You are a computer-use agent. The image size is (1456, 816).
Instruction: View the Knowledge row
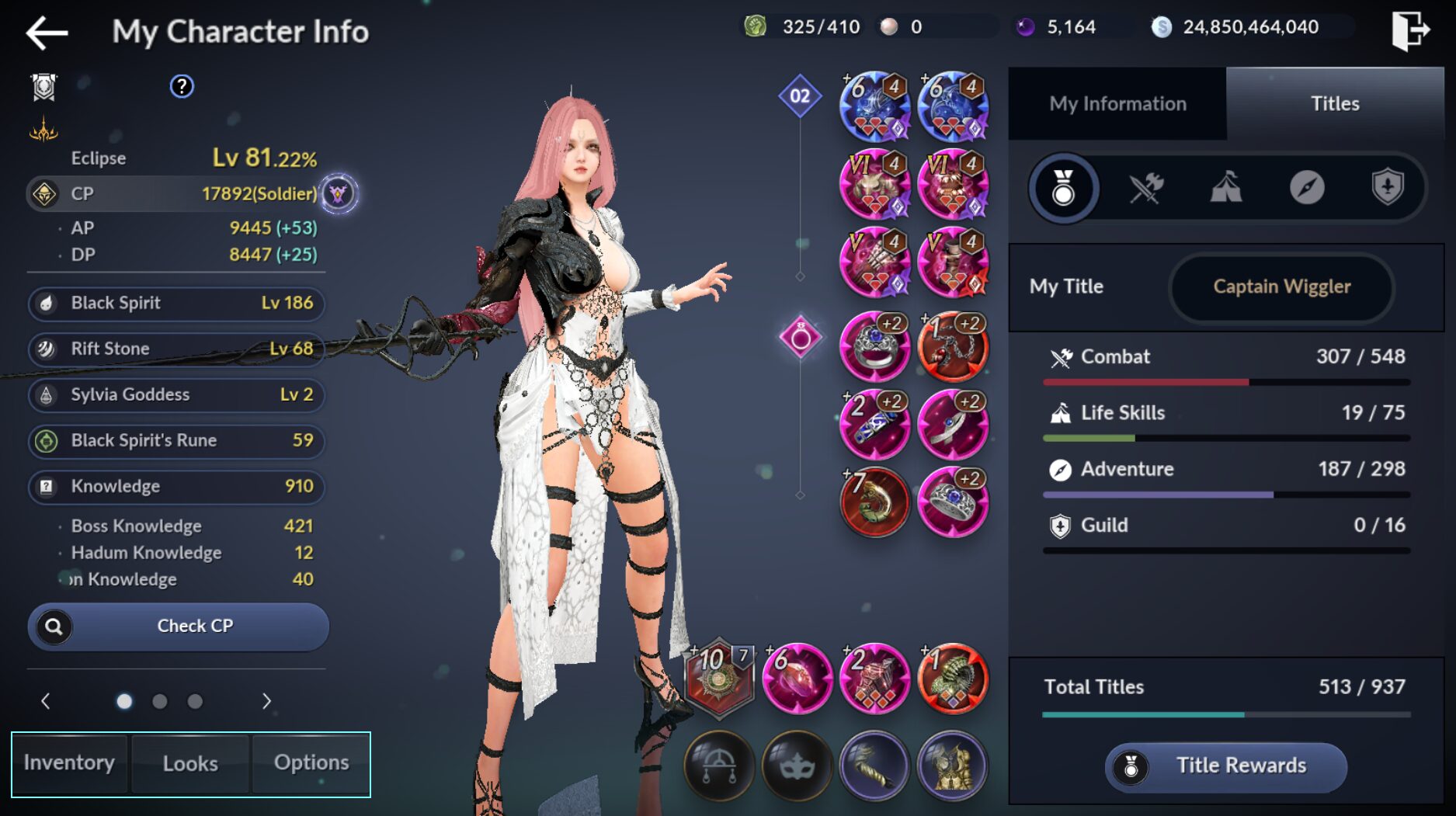click(x=177, y=487)
